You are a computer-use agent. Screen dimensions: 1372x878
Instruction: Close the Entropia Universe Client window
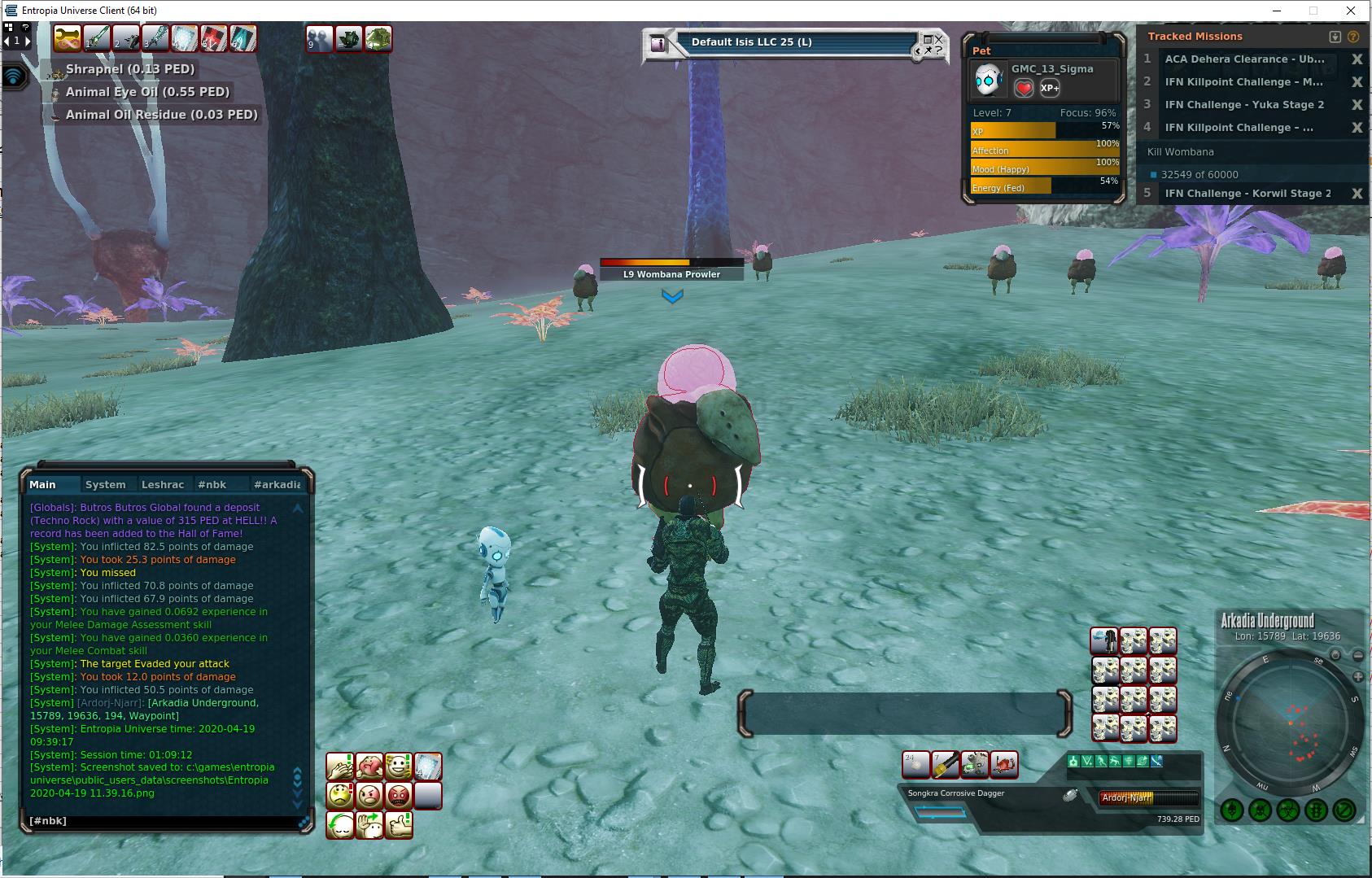tap(1352, 11)
